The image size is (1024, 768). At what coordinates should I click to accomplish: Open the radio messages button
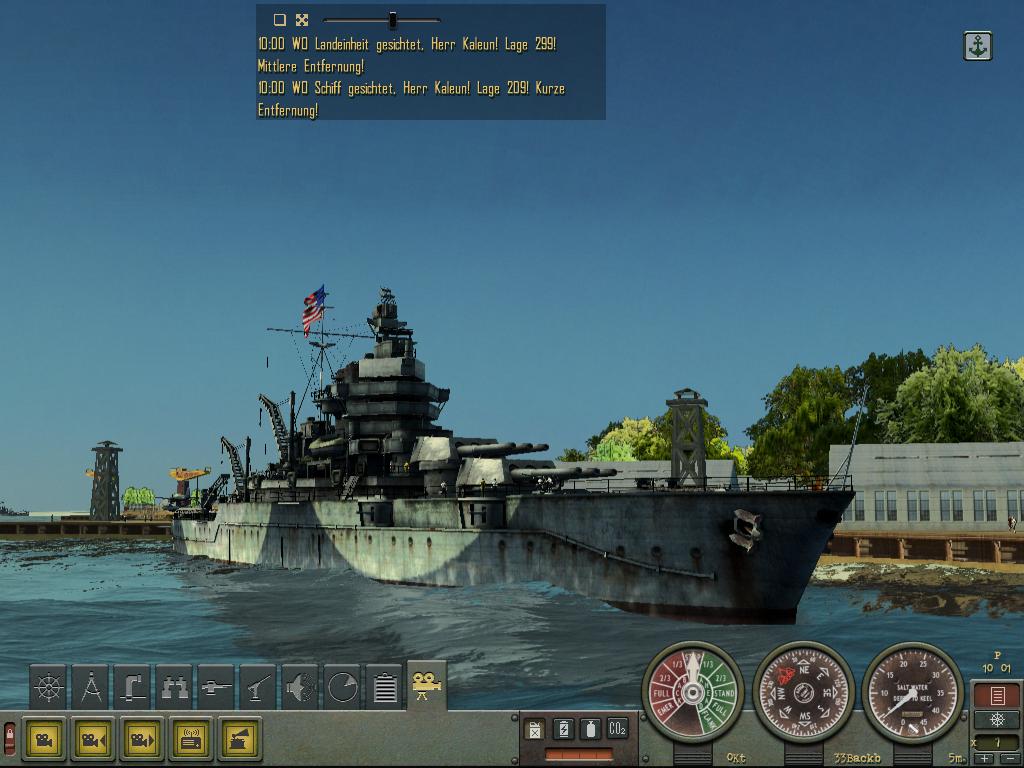(190, 740)
